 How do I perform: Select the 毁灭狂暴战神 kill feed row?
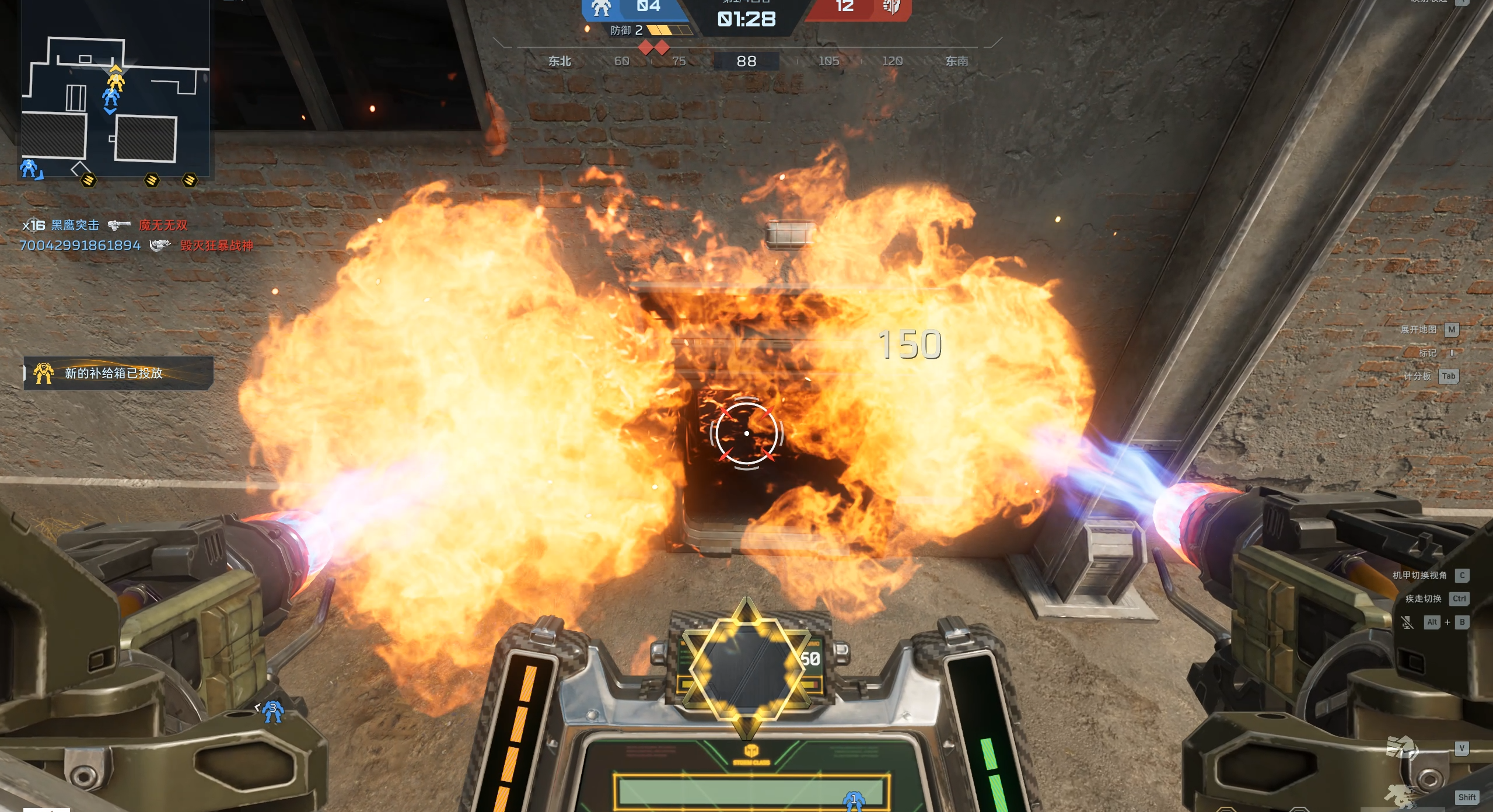pyautogui.click(x=216, y=246)
